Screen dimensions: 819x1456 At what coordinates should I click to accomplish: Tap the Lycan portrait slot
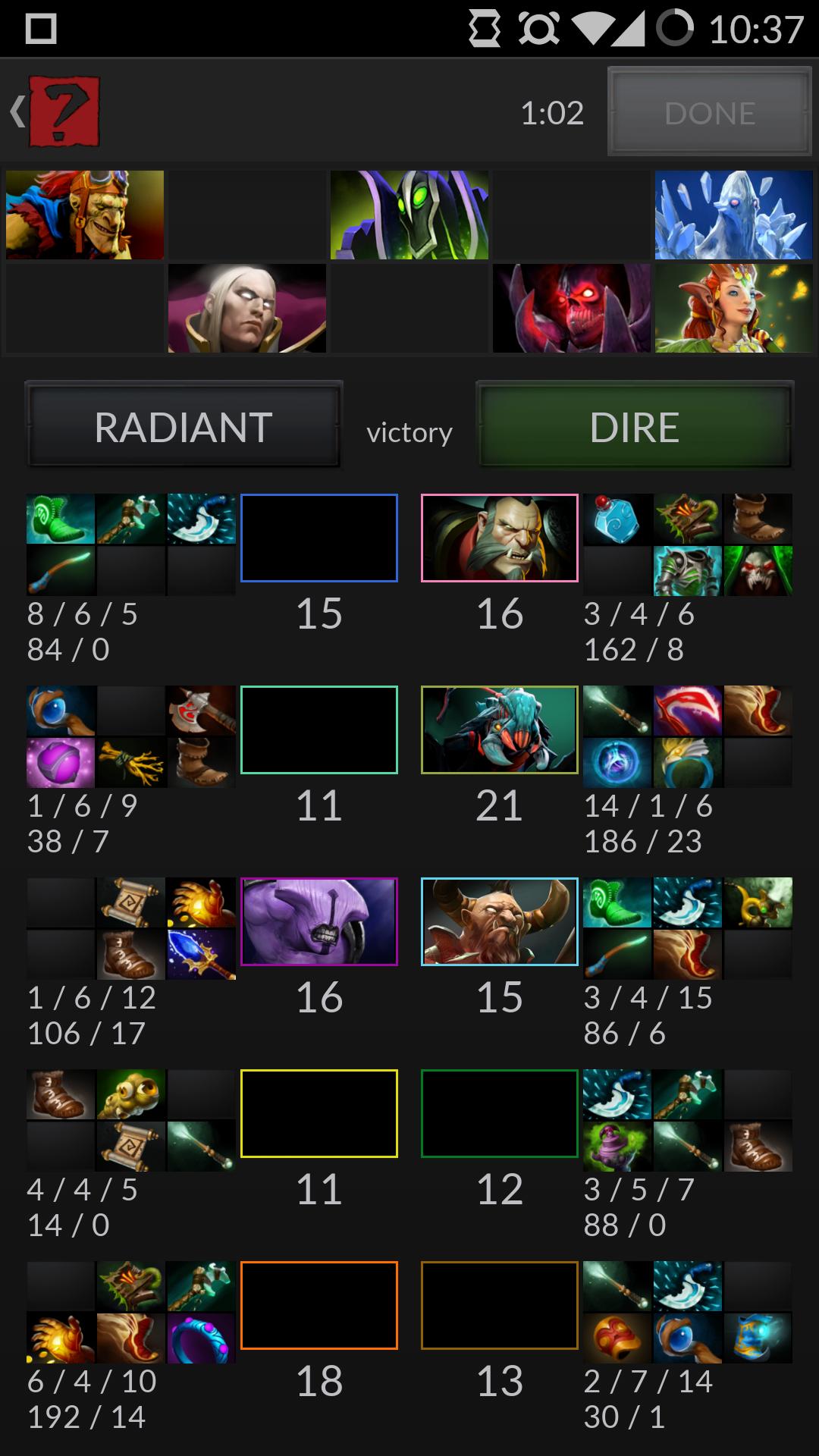(x=500, y=538)
